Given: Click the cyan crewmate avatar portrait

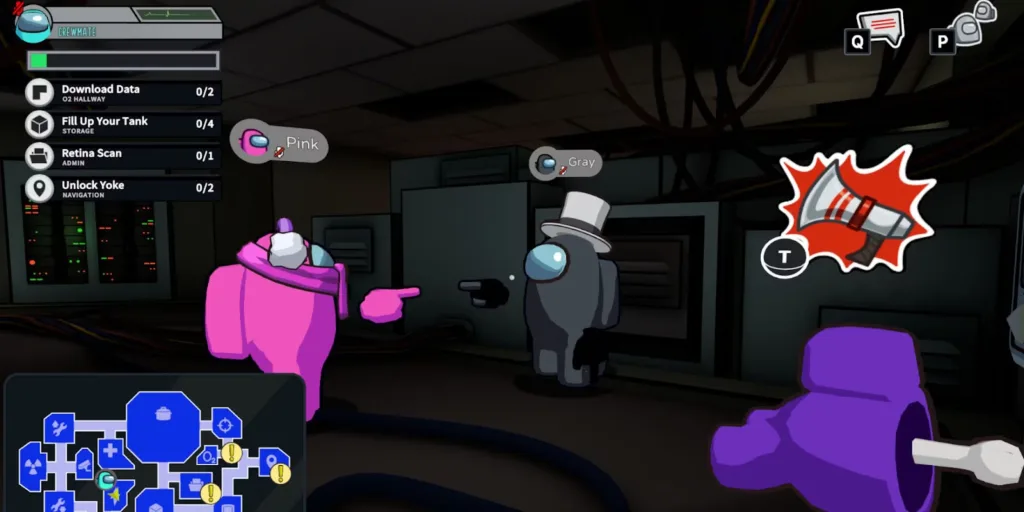Looking at the screenshot, I should click(x=33, y=22).
